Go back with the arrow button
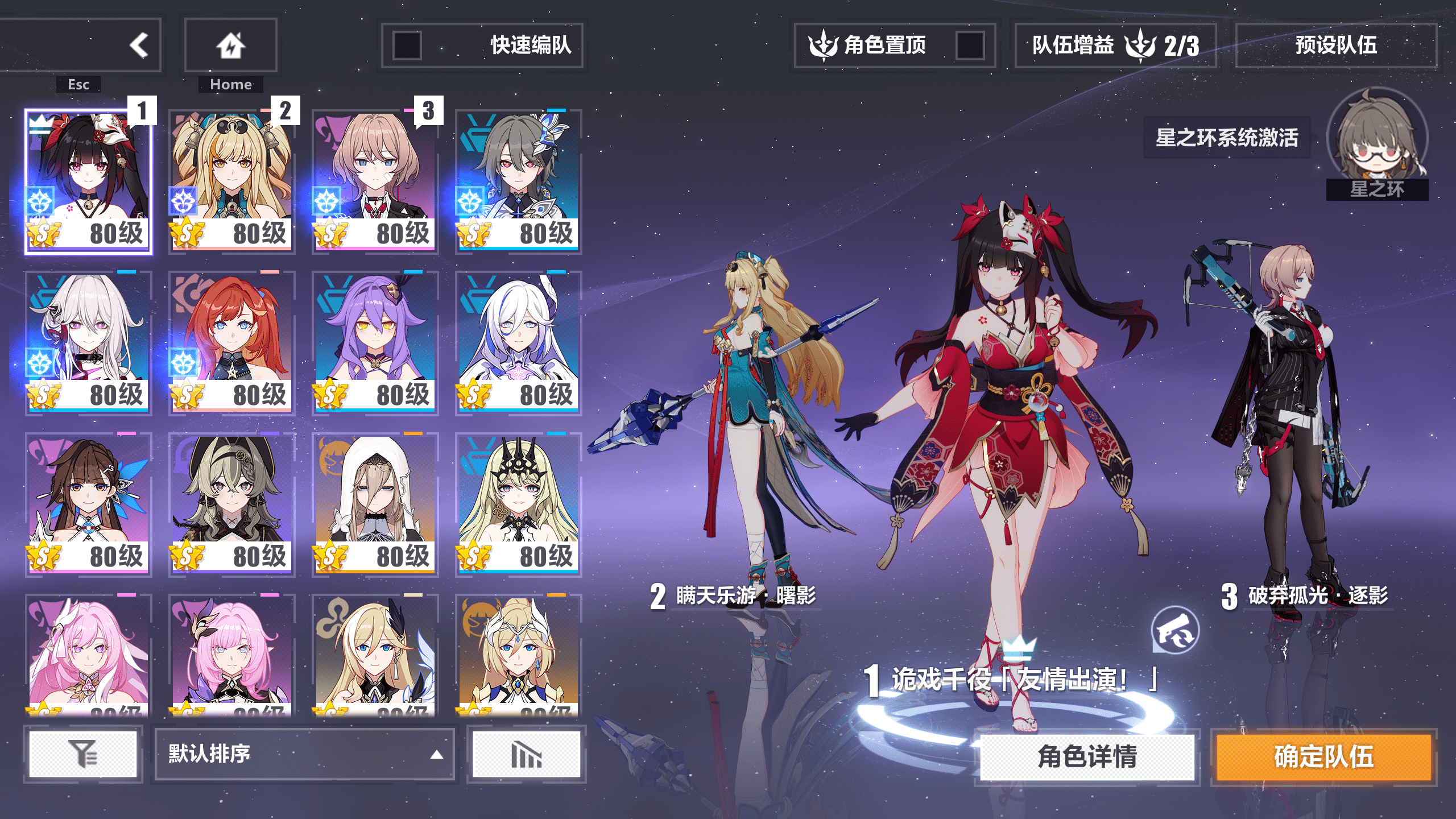 (x=138, y=45)
